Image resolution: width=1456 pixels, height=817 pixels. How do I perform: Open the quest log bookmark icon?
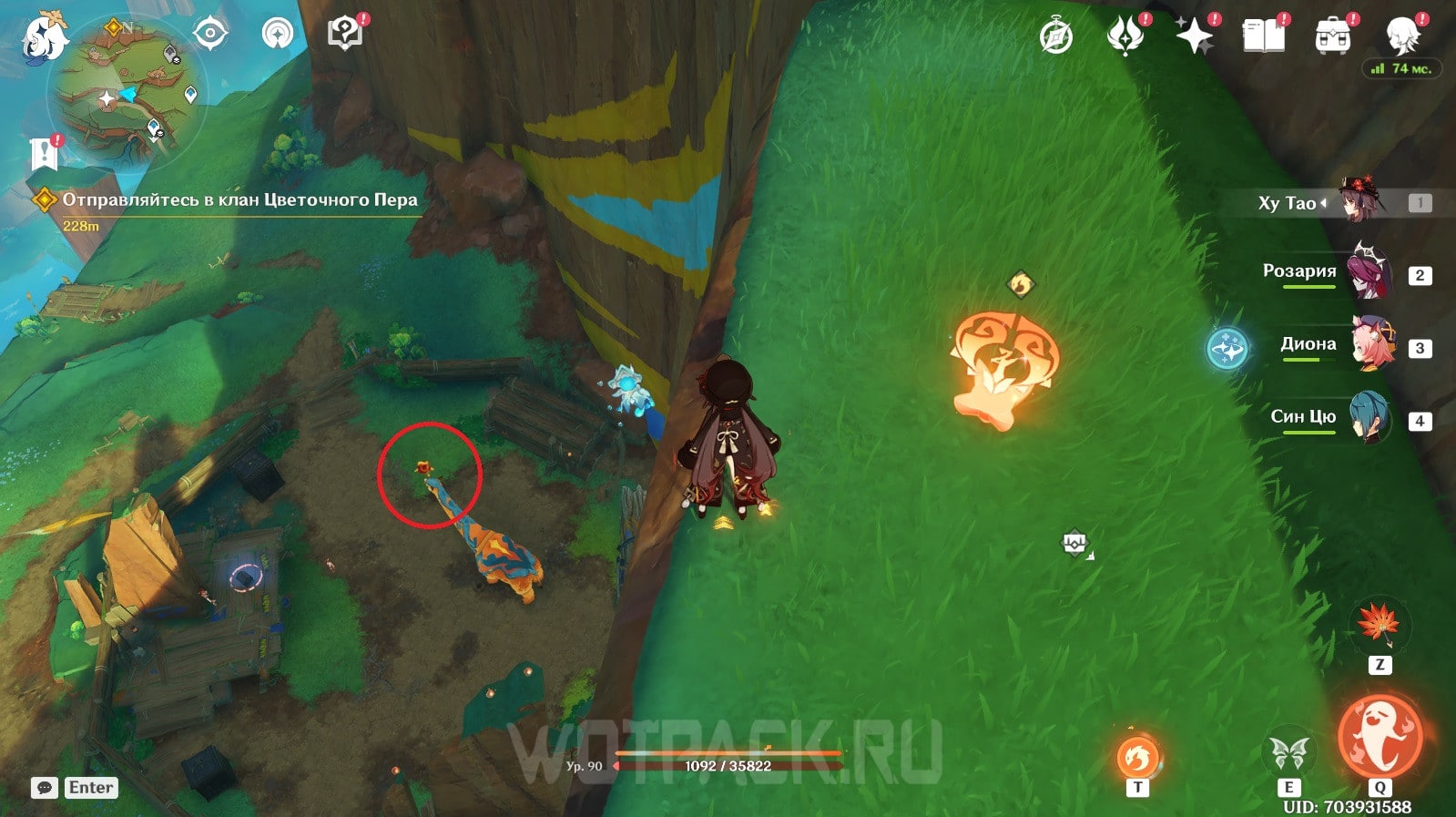point(44,154)
